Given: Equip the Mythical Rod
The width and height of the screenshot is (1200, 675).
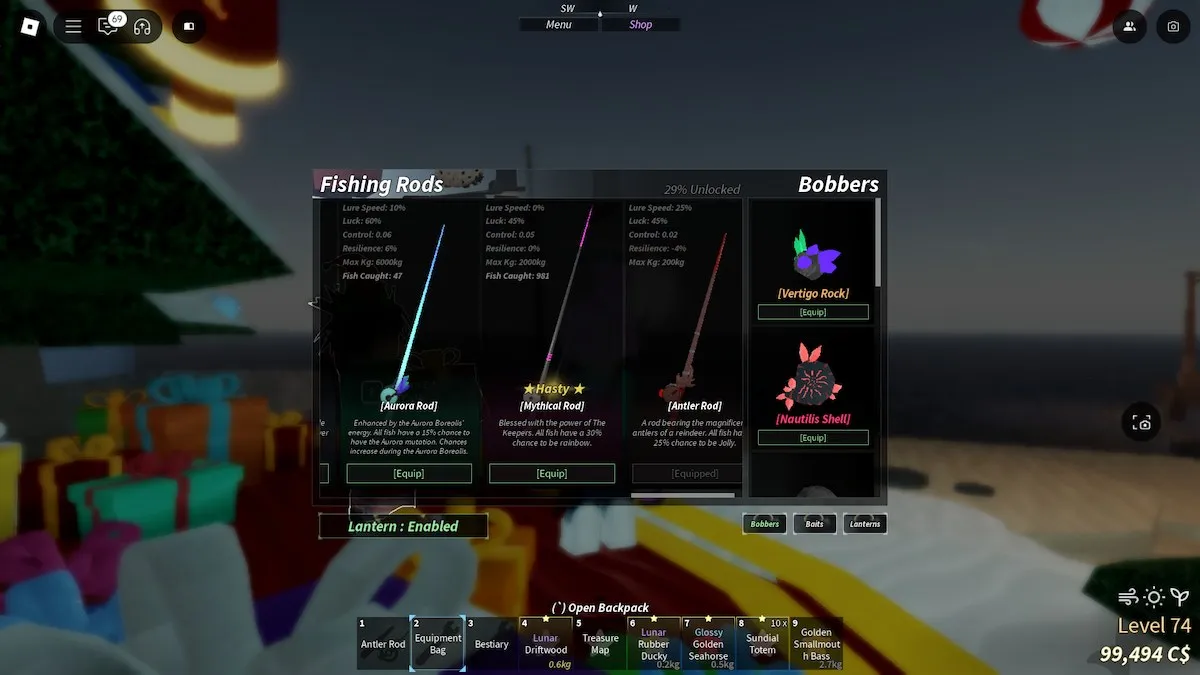Looking at the screenshot, I should [552, 473].
